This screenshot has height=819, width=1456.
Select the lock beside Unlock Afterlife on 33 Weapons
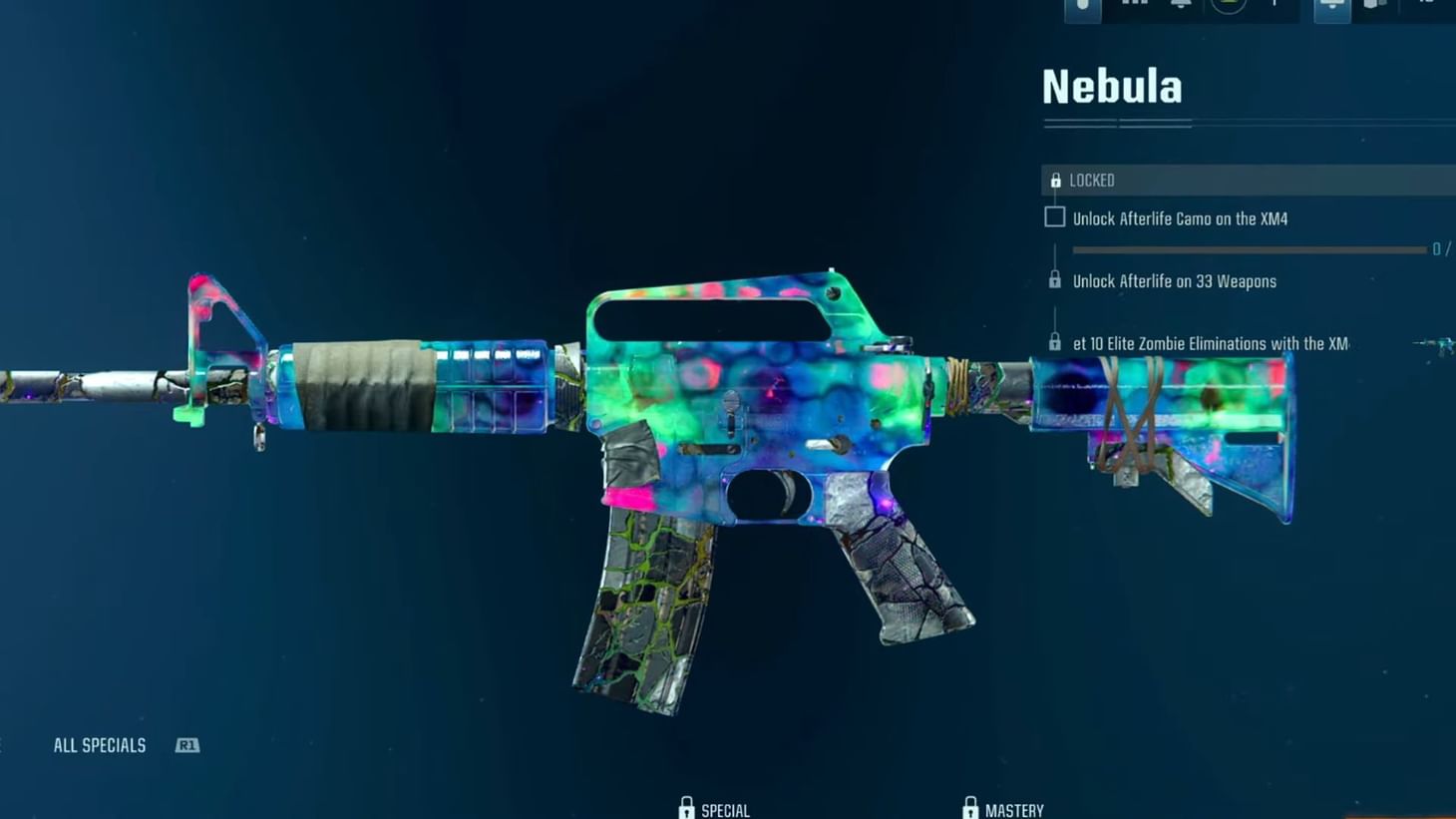[x=1054, y=280]
